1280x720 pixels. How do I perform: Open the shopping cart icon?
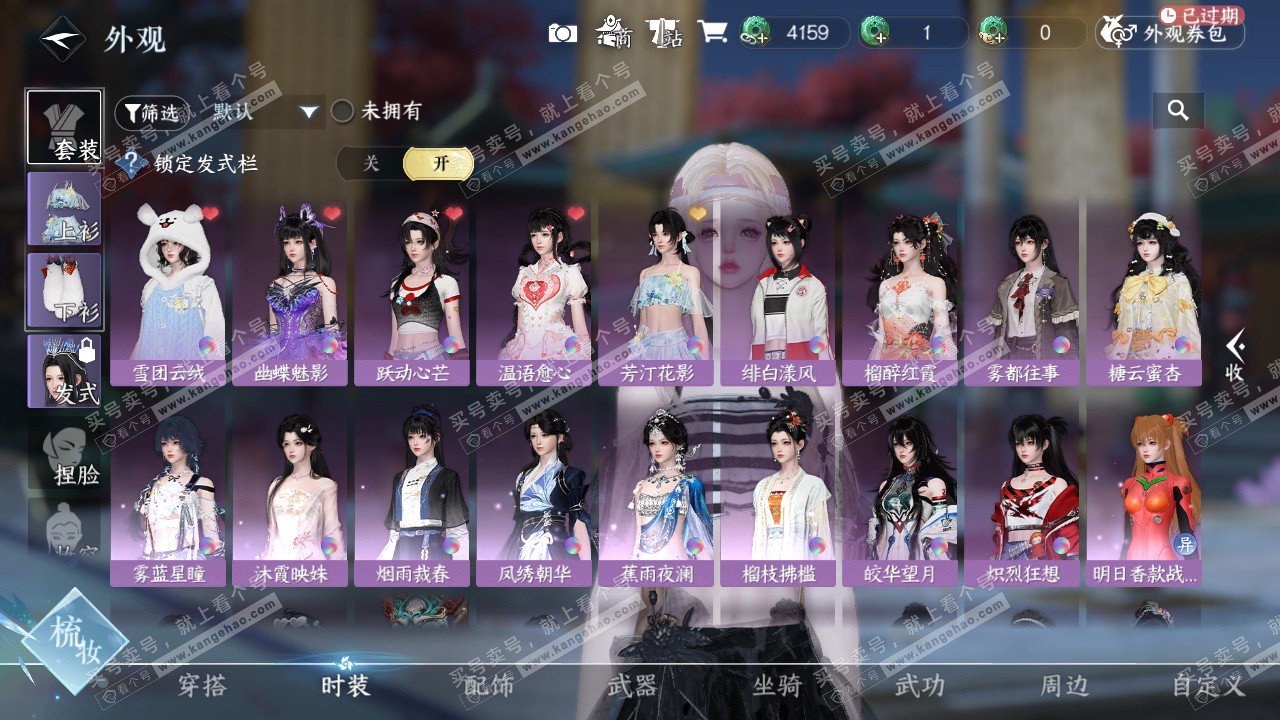(x=712, y=32)
